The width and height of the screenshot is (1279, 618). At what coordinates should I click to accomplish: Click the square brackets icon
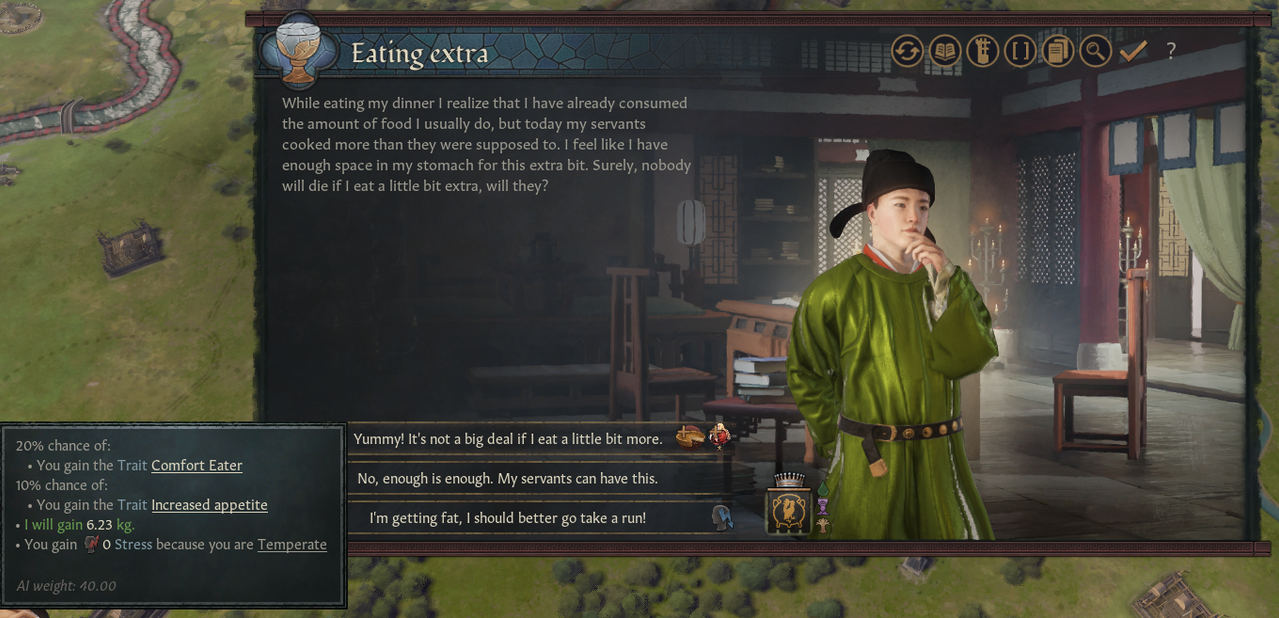point(1020,51)
